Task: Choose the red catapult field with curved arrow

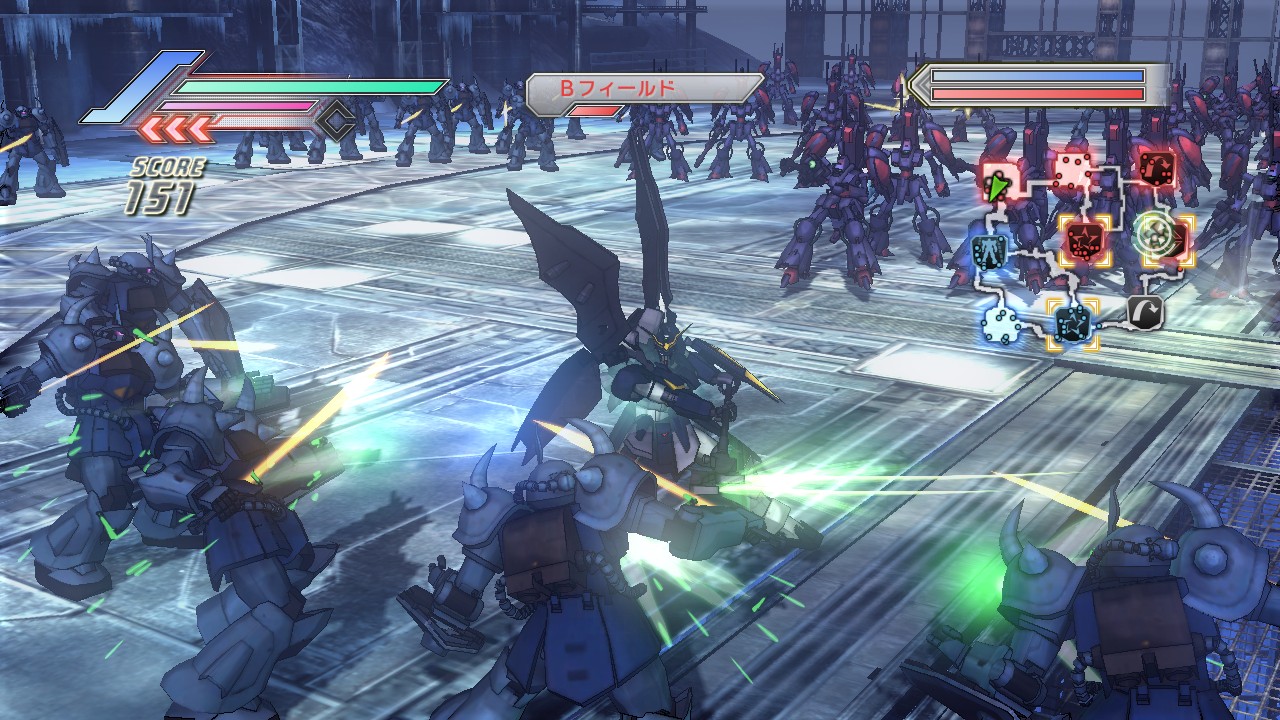Action: coord(1157,167)
